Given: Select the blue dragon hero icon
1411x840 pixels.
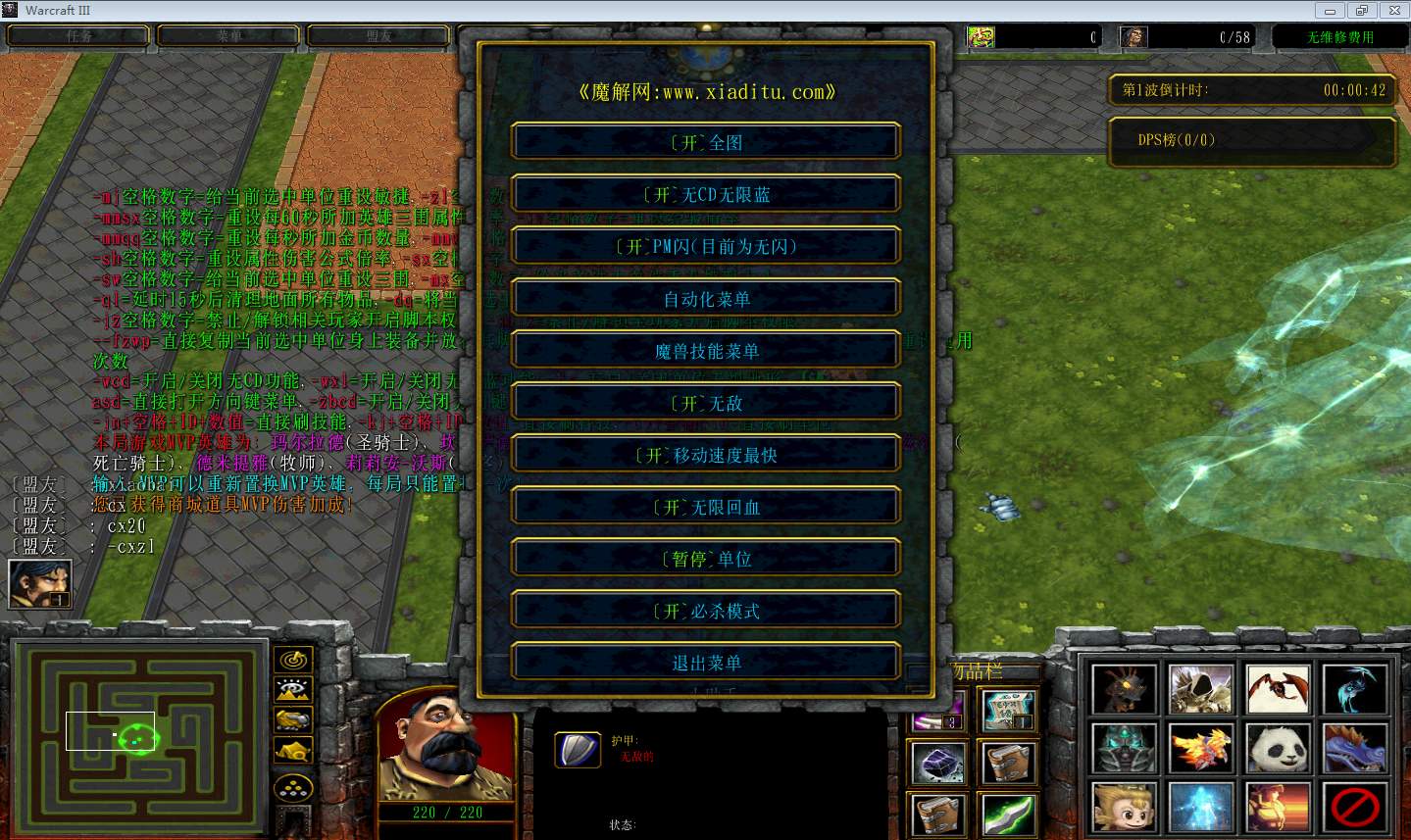Looking at the screenshot, I should [1355, 748].
